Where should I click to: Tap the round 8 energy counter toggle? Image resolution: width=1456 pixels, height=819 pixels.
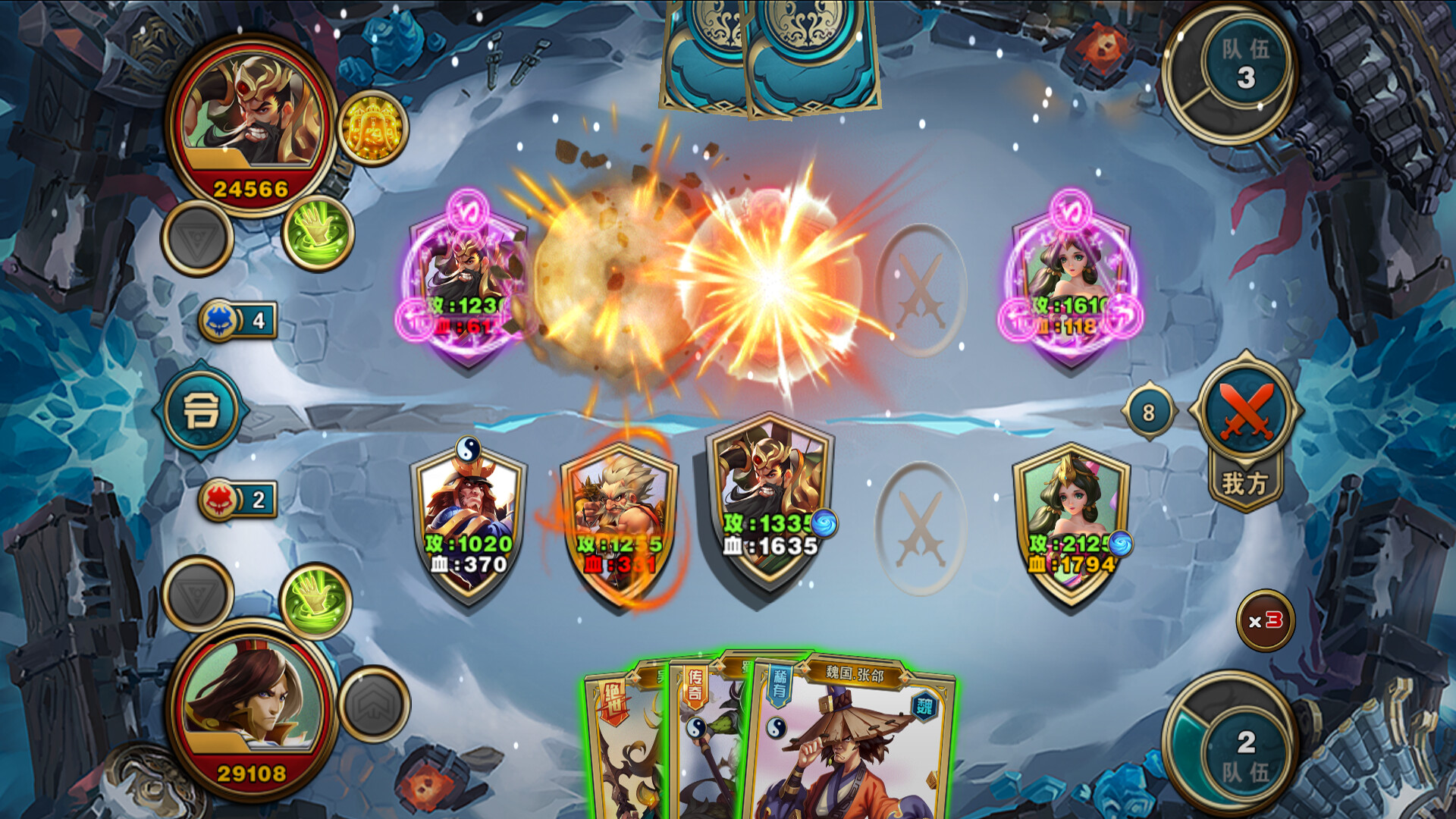click(1150, 411)
